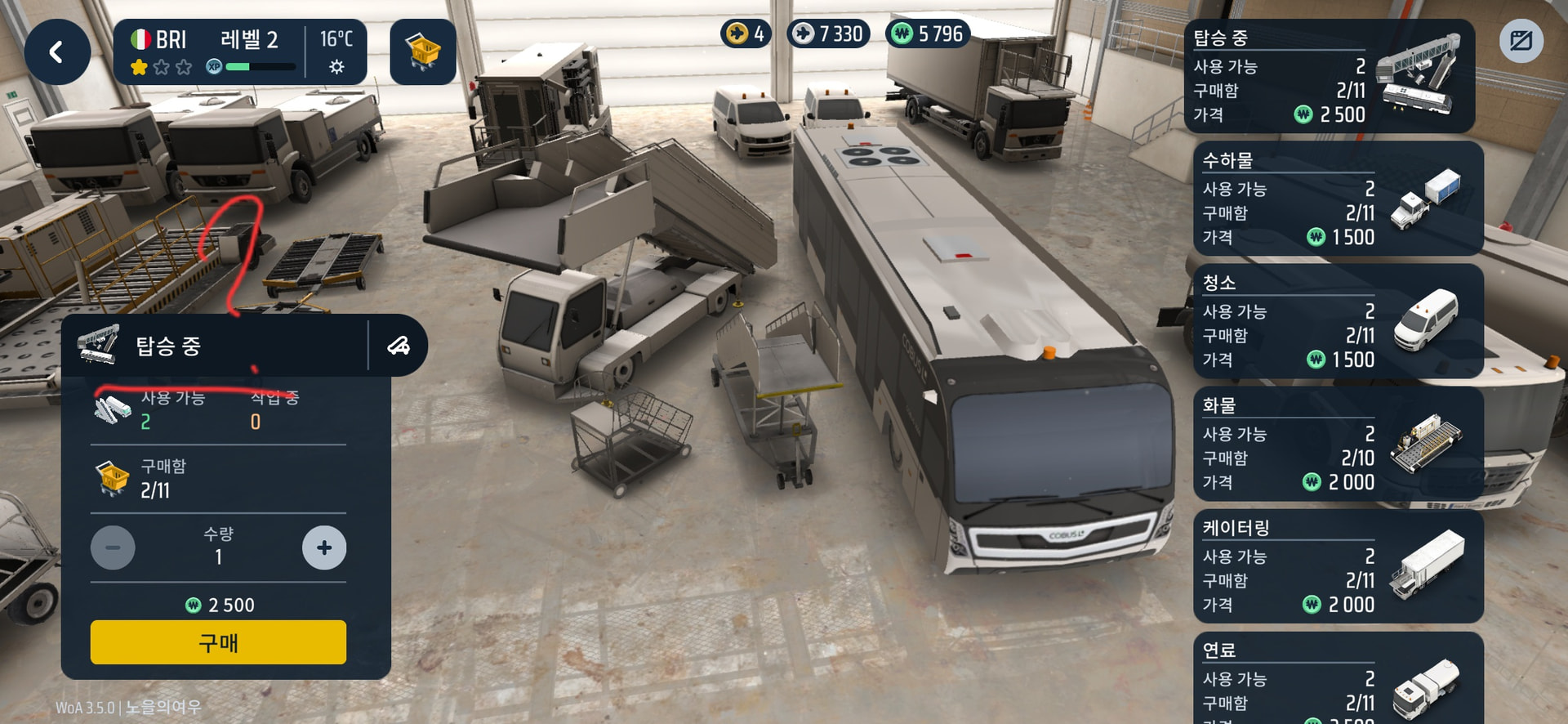Decrease purchase quantity with minus button
Image resolution: width=1568 pixels, height=724 pixels.
tap(113, 547)
